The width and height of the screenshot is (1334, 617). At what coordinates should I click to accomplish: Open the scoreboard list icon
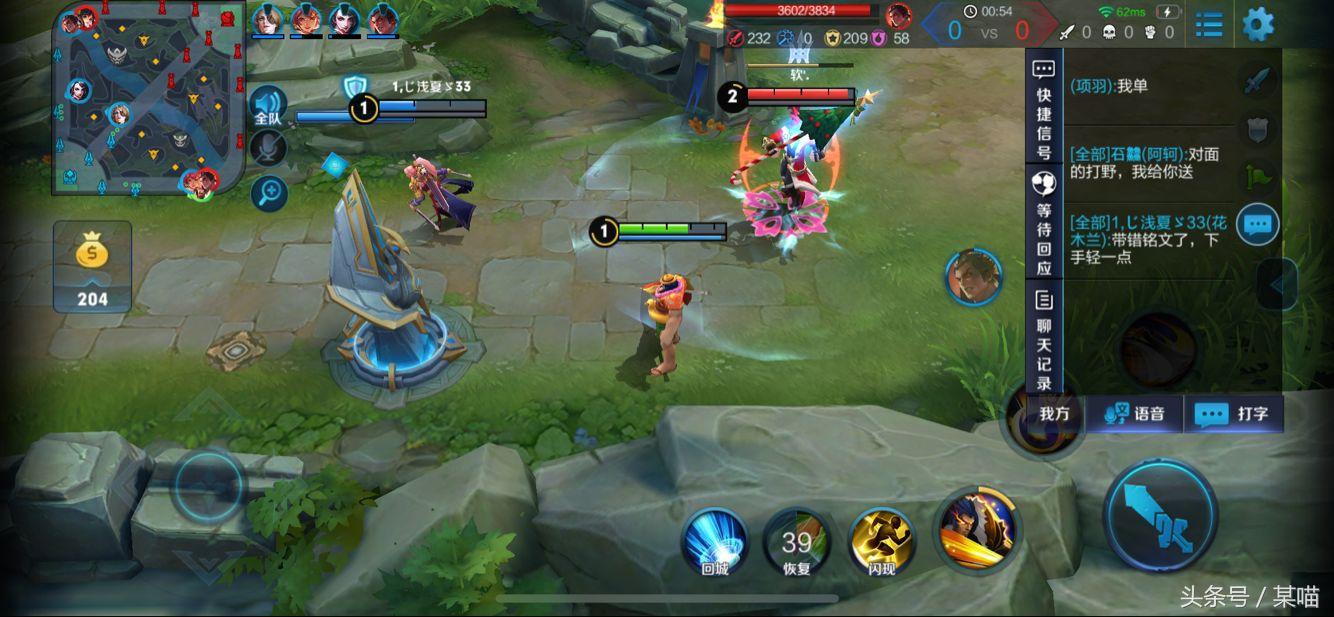click(x=1209, y=25)
